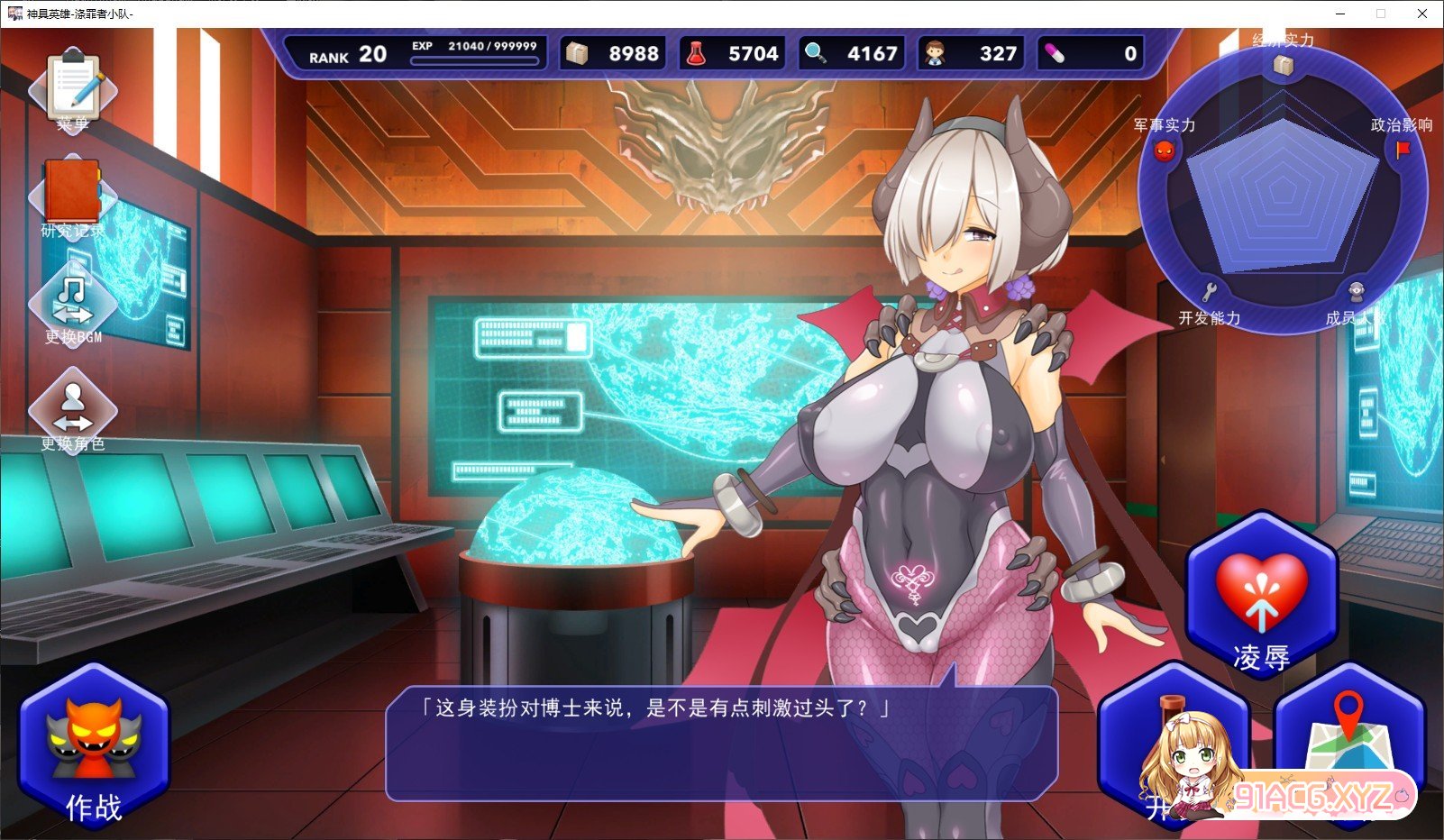Select the 更换角色 change character button
Screen dimensions: 1444x840
click(x=73, y=411)
